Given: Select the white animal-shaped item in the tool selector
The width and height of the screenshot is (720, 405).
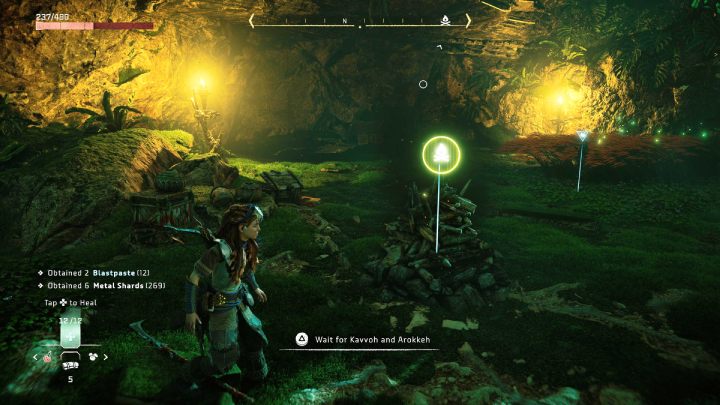Looking at the screenshot, I should point(93,356).
